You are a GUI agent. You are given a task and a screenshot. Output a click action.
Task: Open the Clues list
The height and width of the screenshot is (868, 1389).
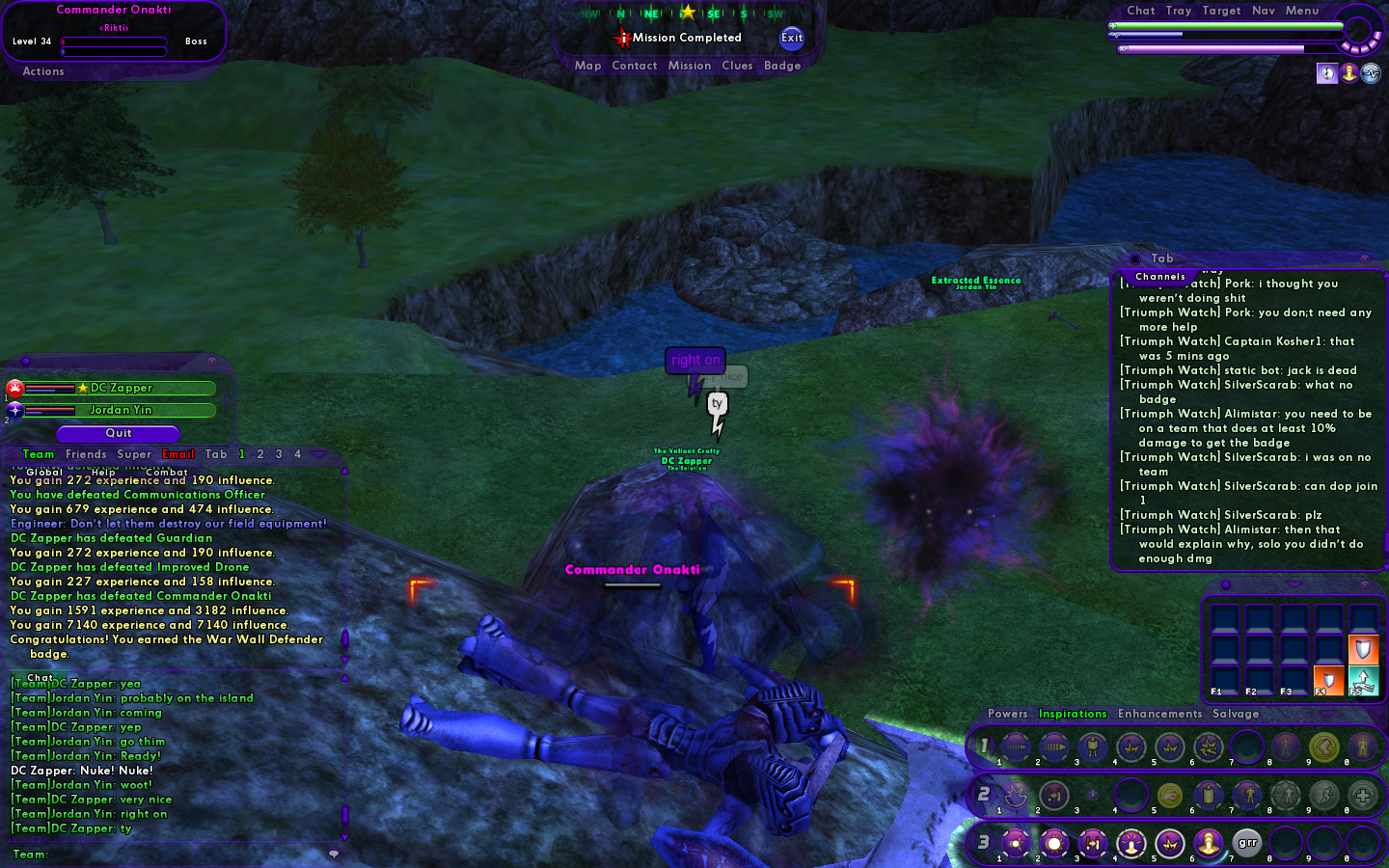[x=737, y=66]
